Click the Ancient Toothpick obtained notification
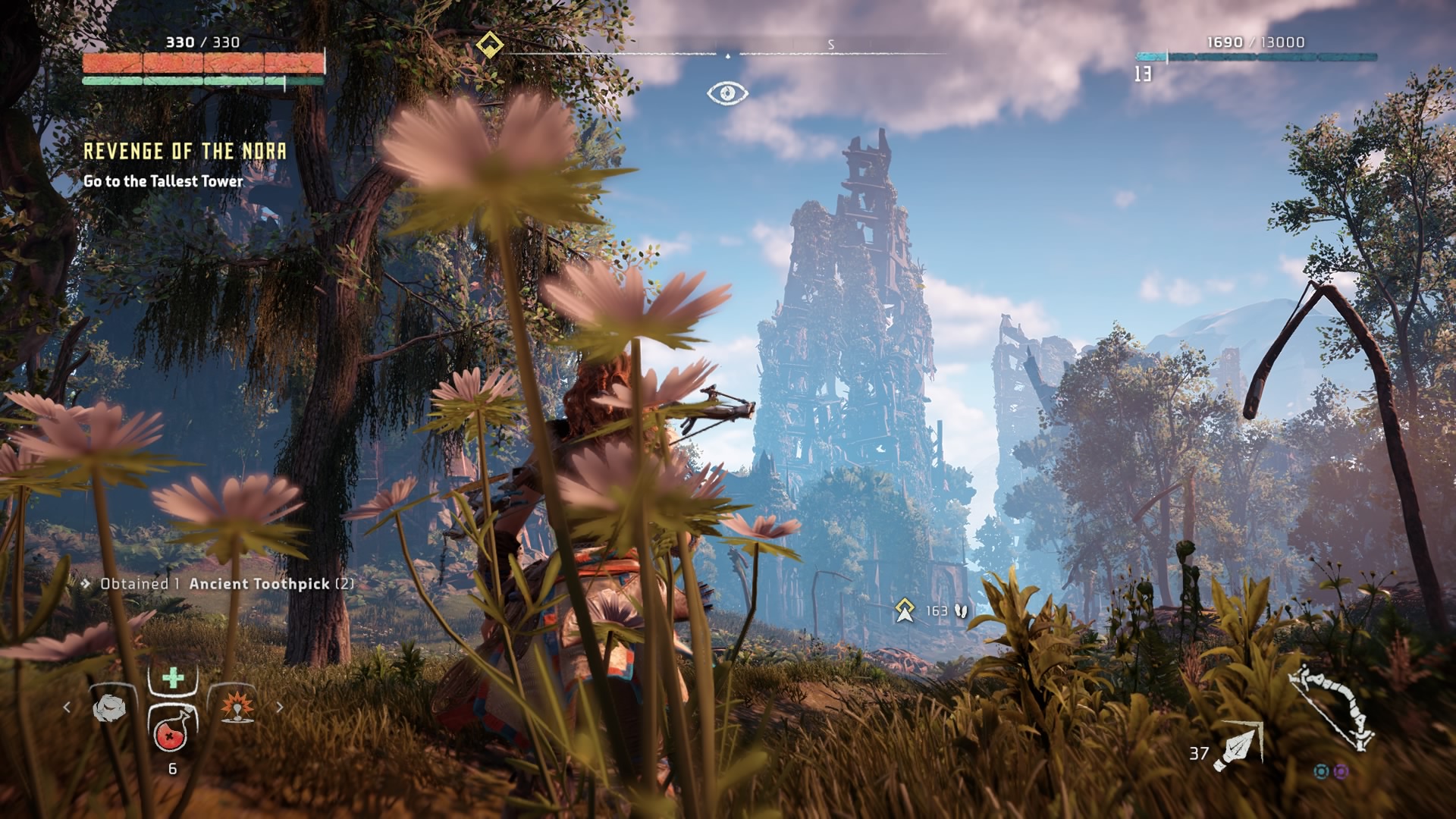This screenshot has height=819, width=1456. [x=226, y=584]
